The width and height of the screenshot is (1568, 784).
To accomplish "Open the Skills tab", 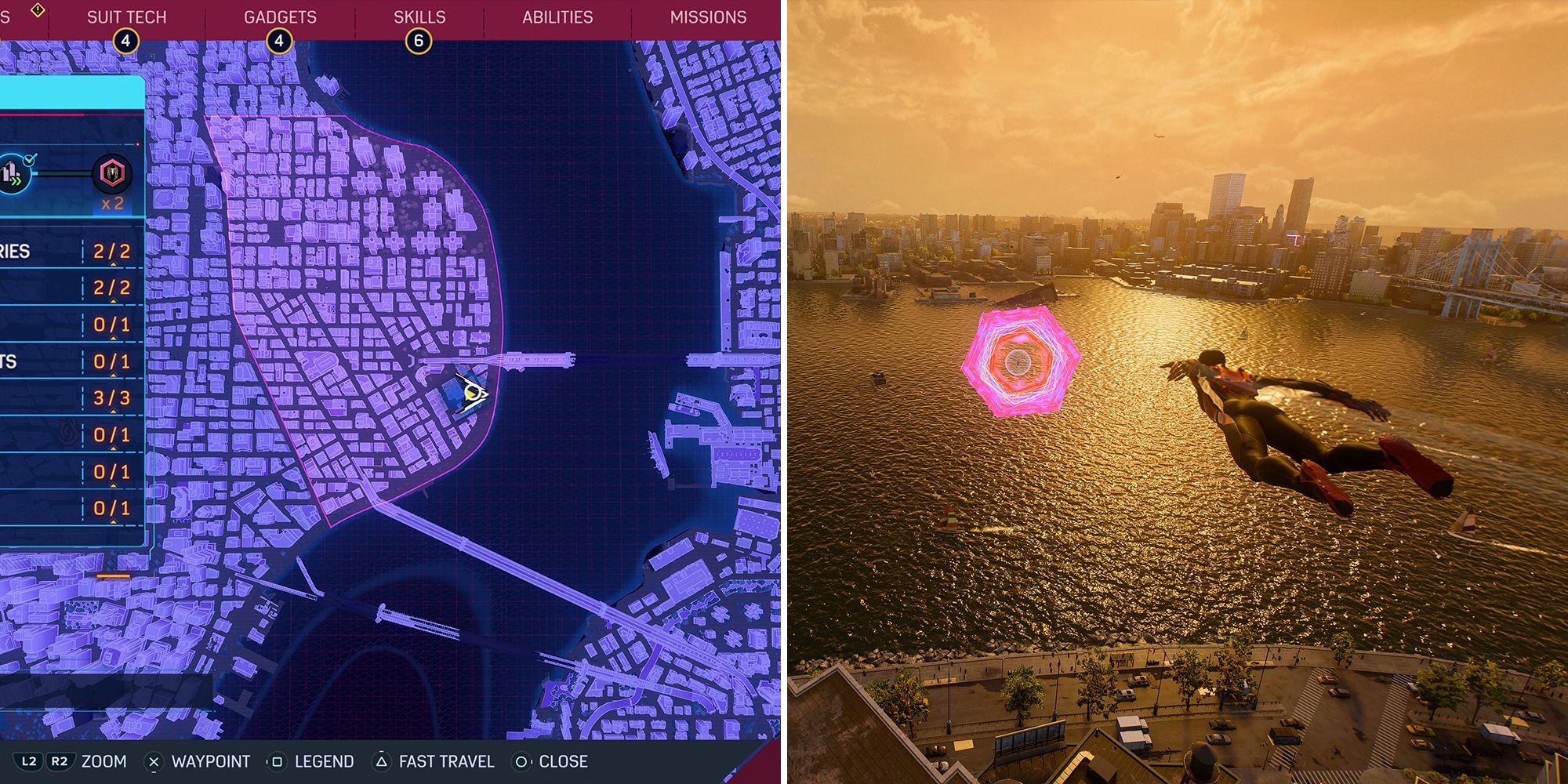I will coord(420,16).
